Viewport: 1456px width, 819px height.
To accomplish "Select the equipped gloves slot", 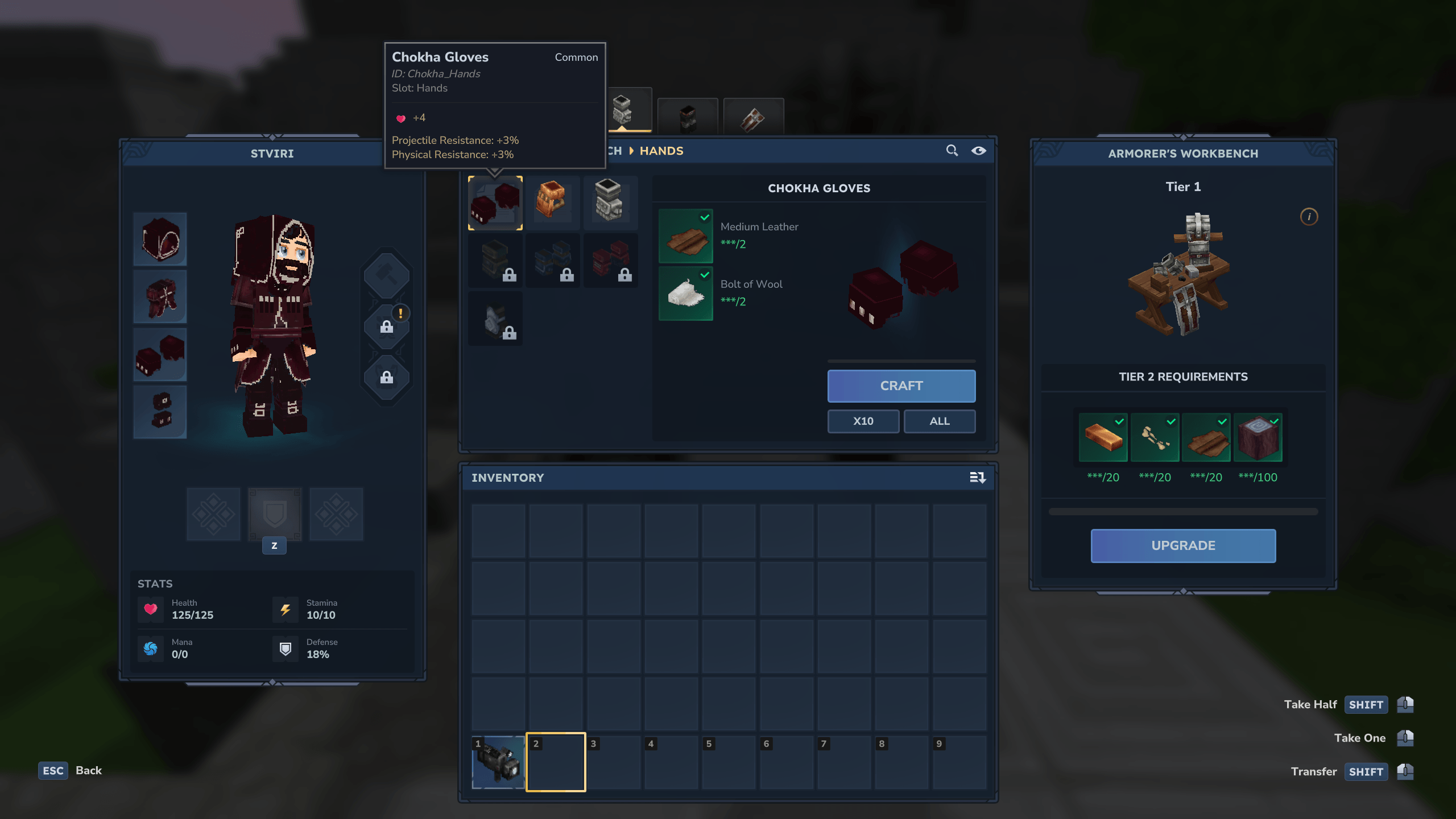I will click(x=160, y=354).
